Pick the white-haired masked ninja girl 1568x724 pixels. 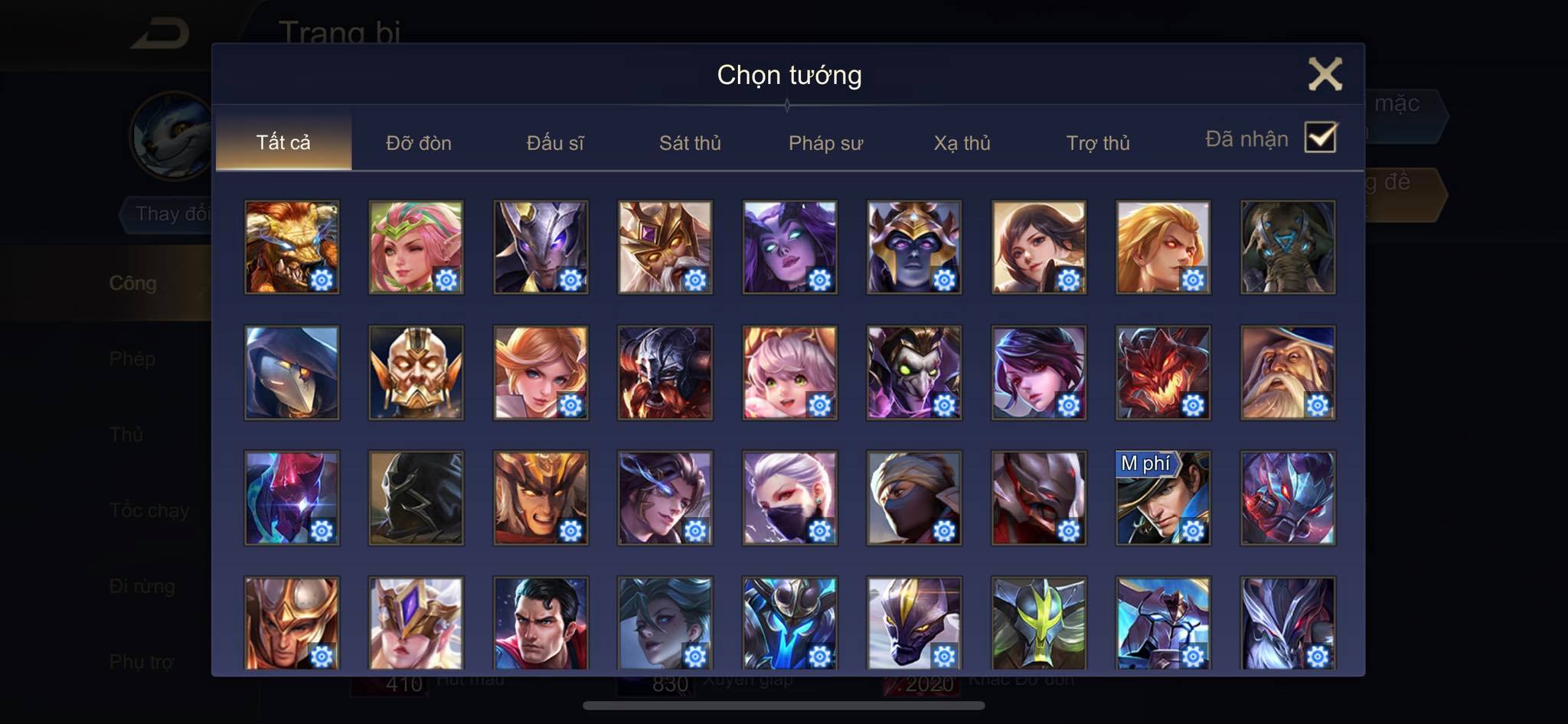tap(789, 497)
